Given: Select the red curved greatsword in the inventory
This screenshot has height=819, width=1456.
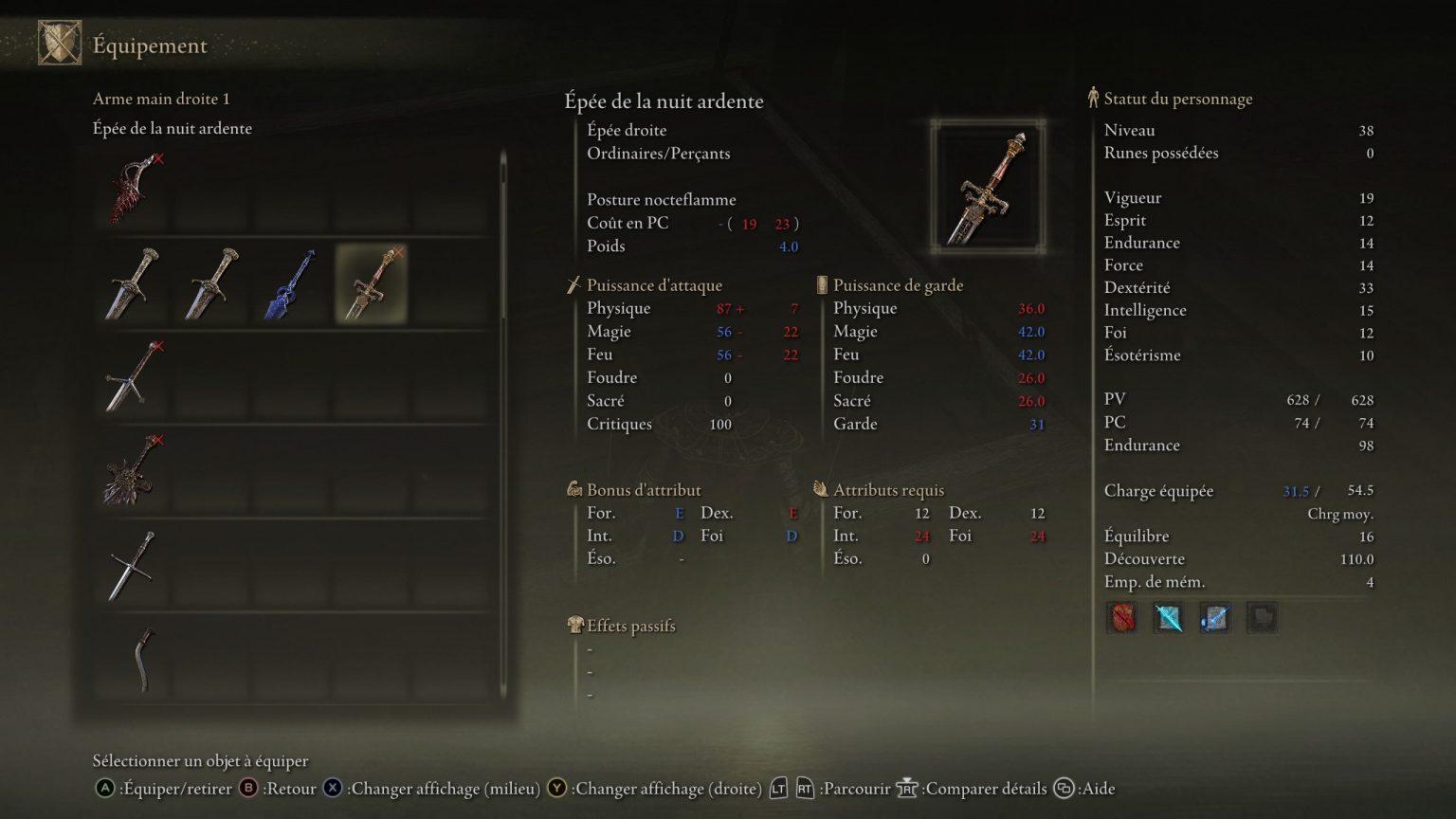Looking at the screenshot, I should tap(133, 190).
